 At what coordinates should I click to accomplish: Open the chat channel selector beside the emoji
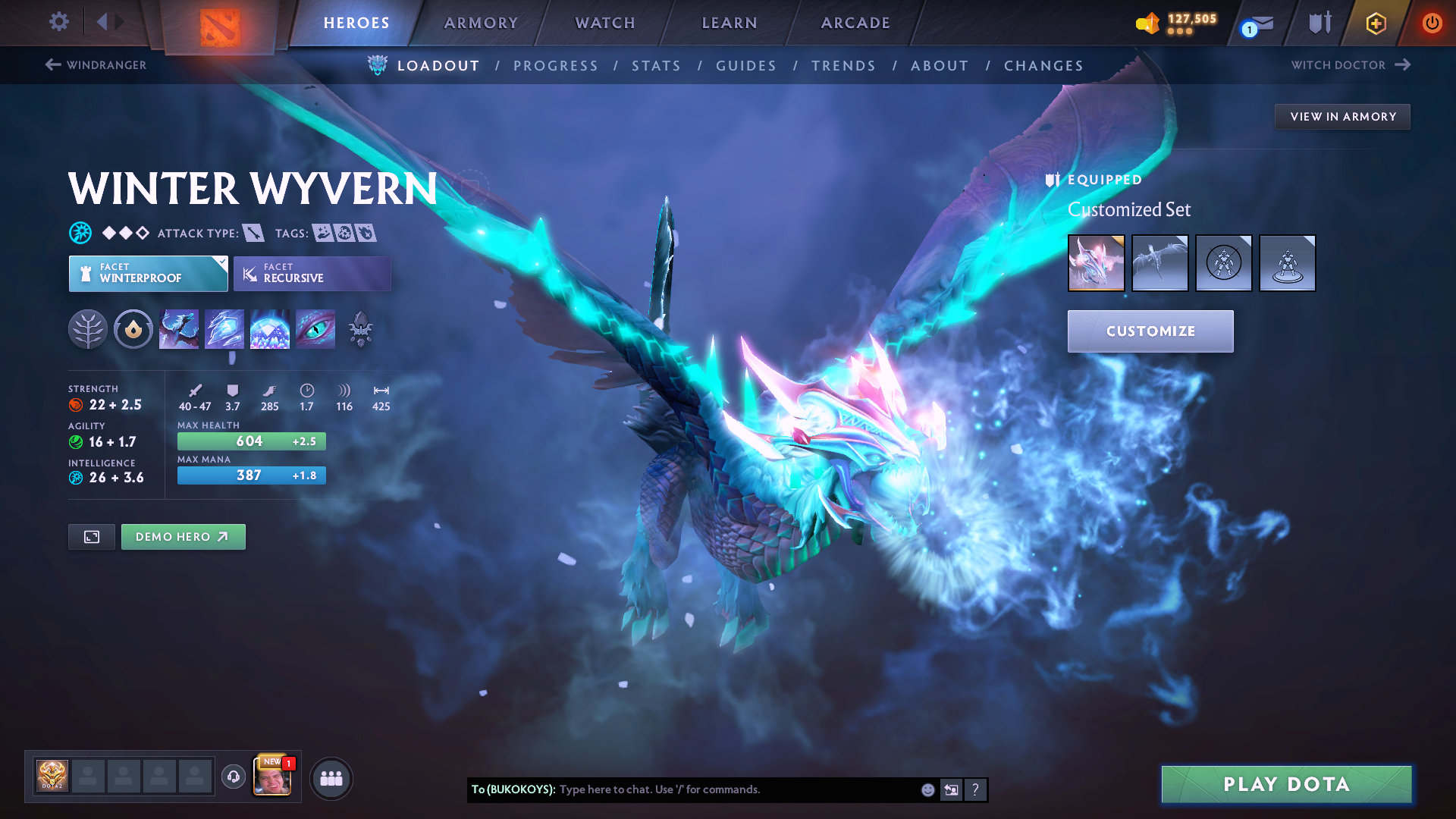point(951,789)
